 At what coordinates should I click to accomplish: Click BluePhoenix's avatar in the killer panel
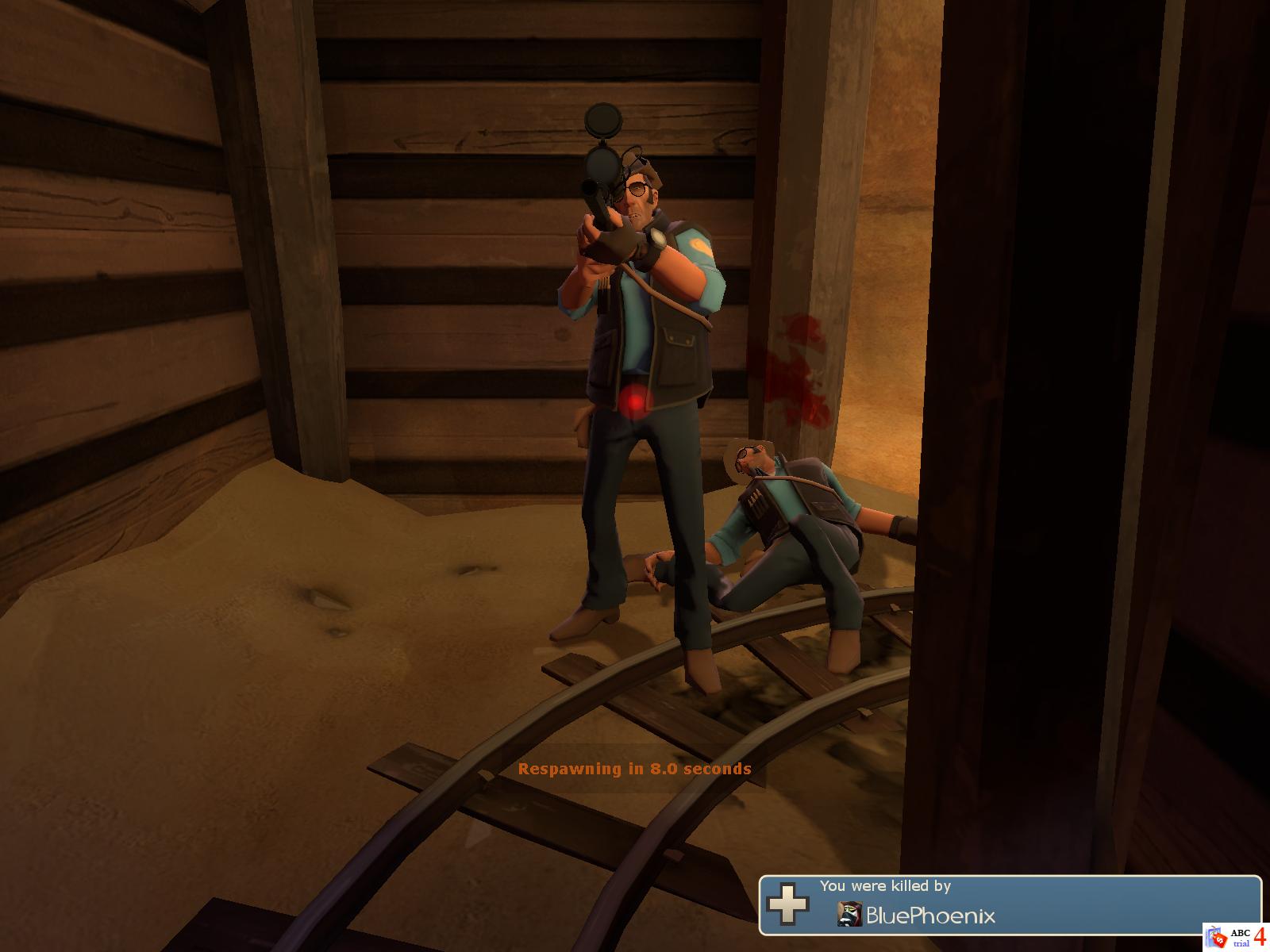pyautogui.click(x=849, y=915)
